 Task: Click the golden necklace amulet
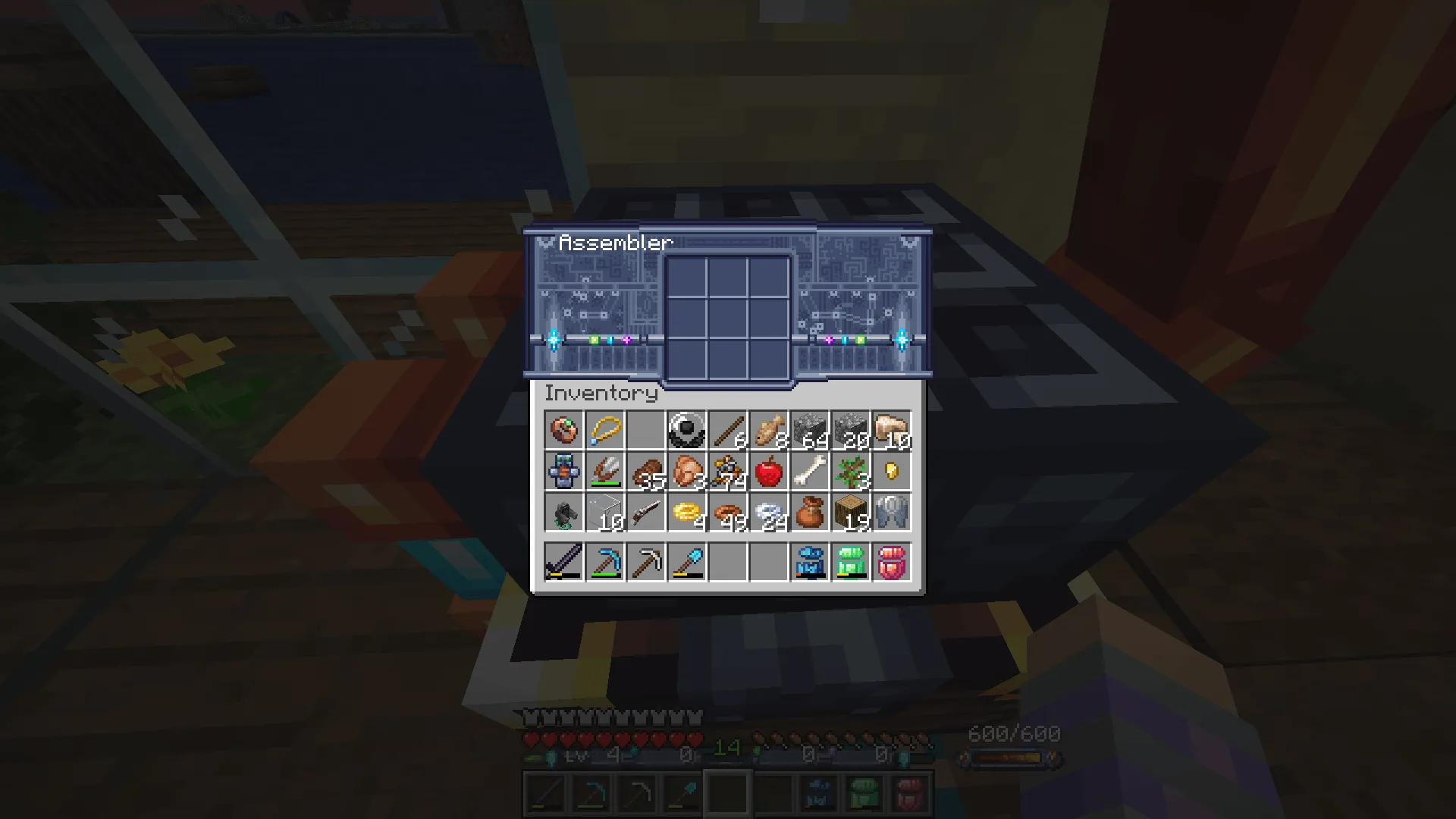tap(606, 429)
